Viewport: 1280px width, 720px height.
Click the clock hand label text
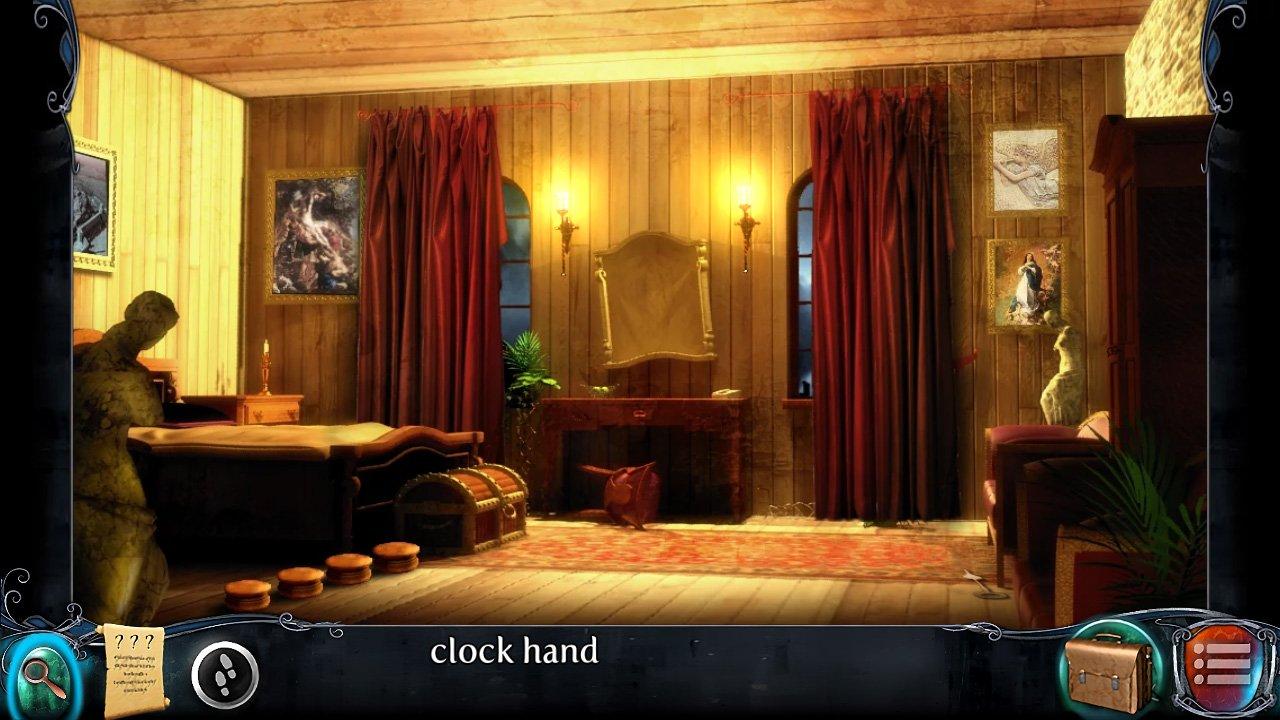click(x=514, y=653)
